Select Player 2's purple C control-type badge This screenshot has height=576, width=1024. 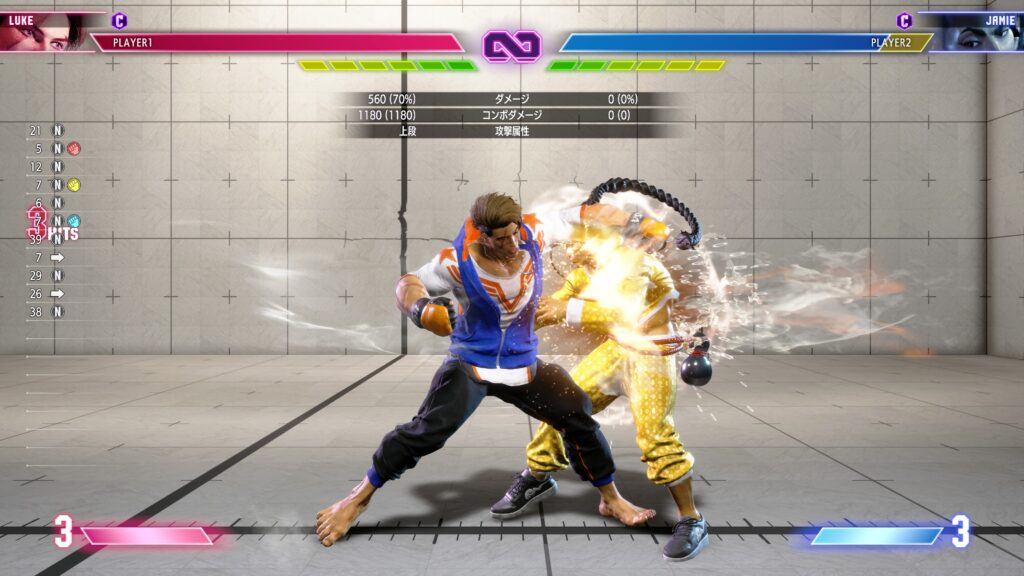pyautogui.click(x=904, y=20)
